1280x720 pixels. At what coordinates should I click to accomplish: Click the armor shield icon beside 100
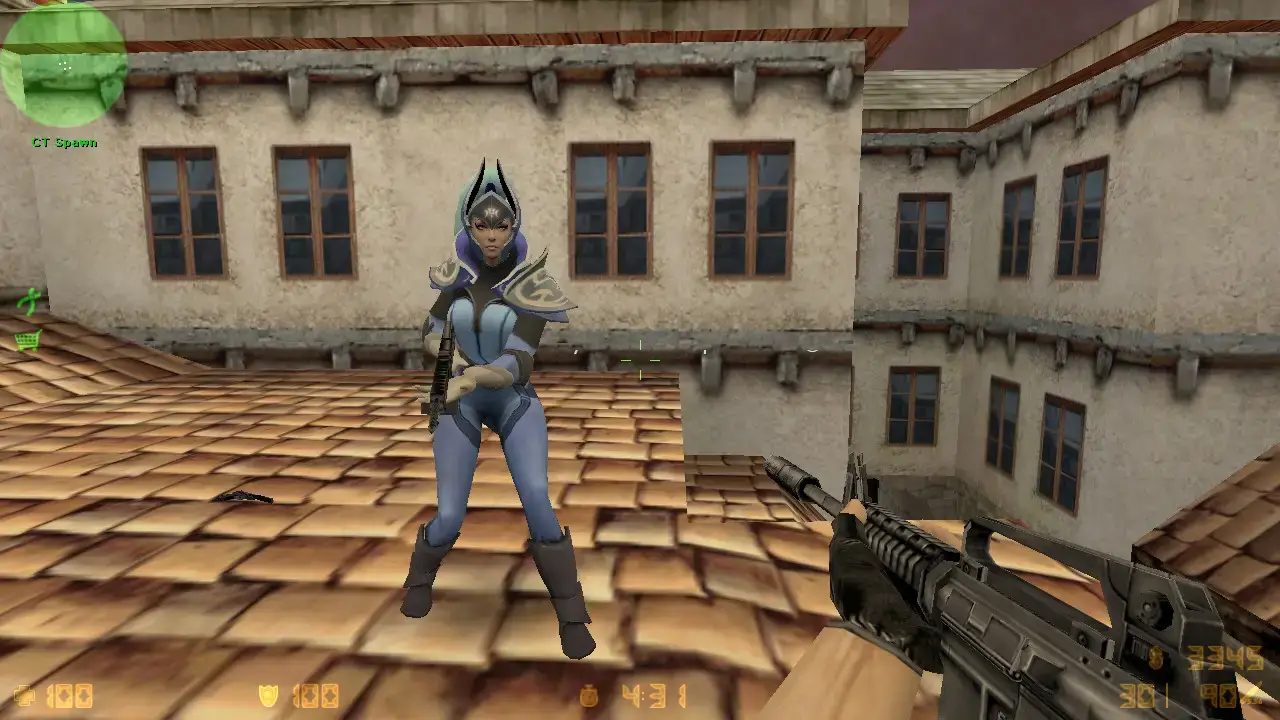(x=270, y=694)
